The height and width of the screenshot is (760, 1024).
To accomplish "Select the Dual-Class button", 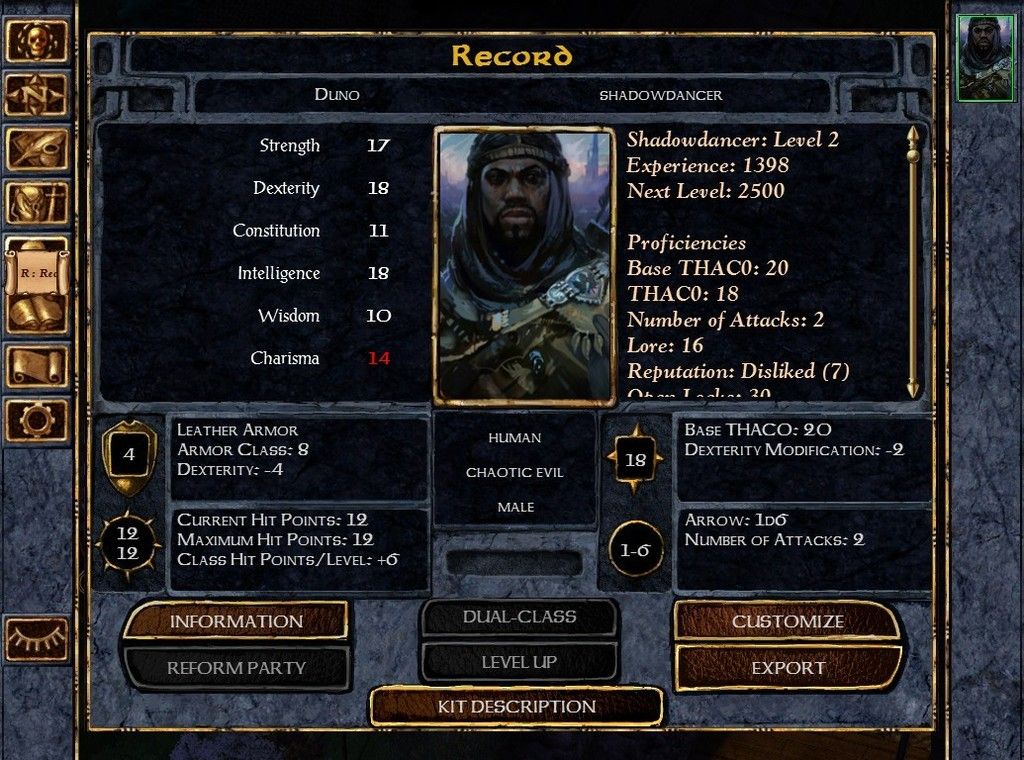I will click(x=519, y=617).
